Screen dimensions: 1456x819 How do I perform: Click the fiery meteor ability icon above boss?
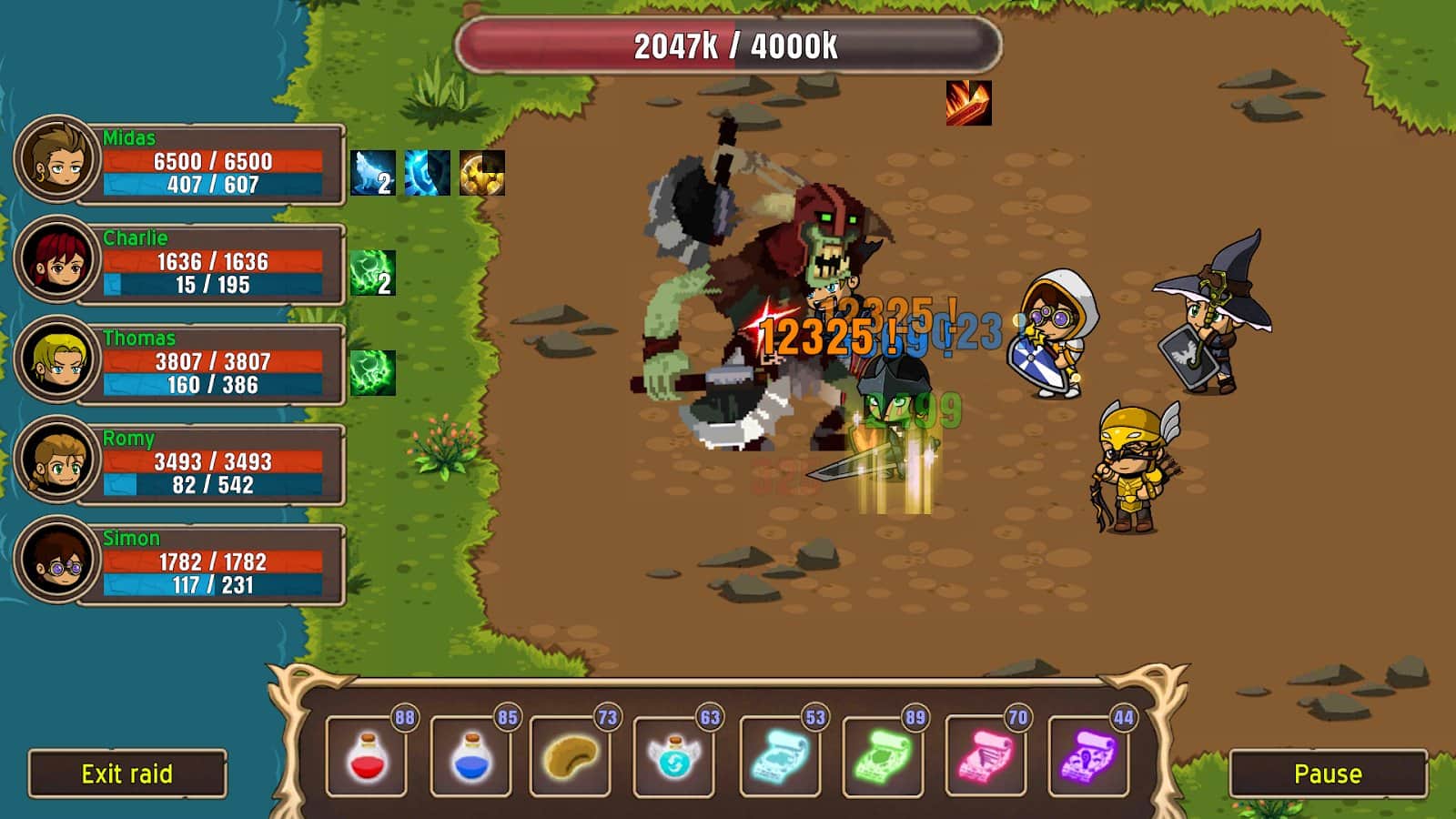970,105
